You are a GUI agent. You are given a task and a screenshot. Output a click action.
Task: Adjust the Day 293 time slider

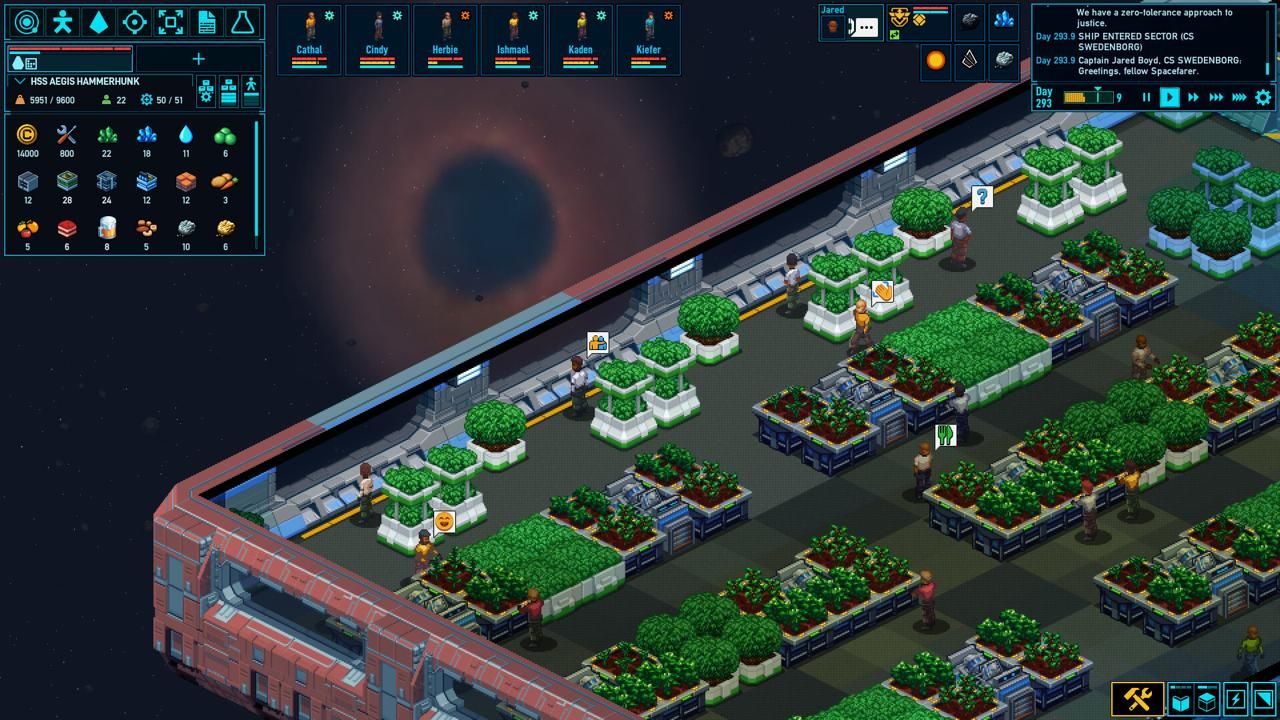click(x=1097, y=96)
